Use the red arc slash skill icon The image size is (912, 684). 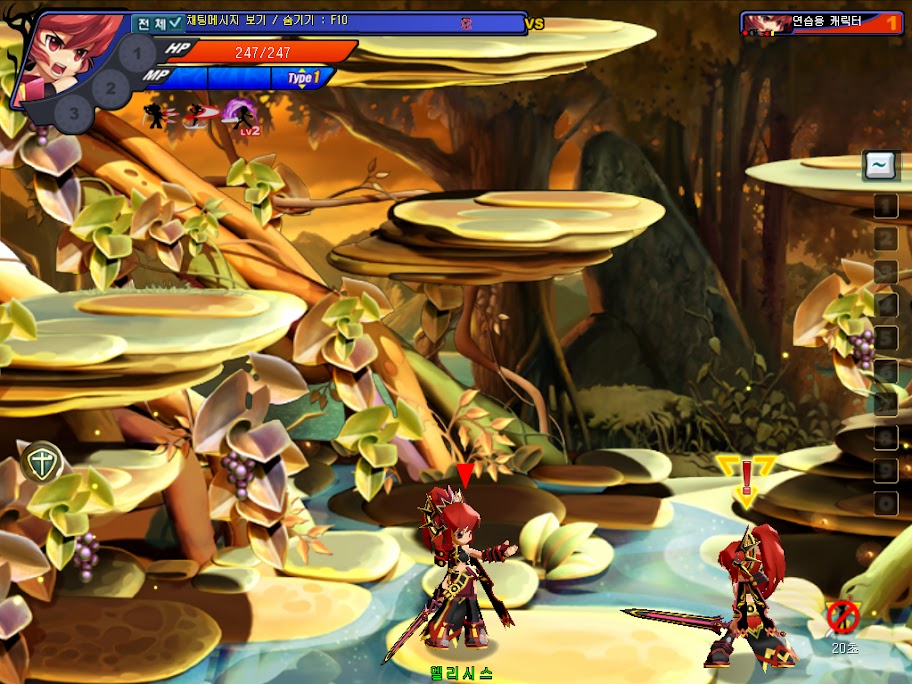click(x=200, y=115)
